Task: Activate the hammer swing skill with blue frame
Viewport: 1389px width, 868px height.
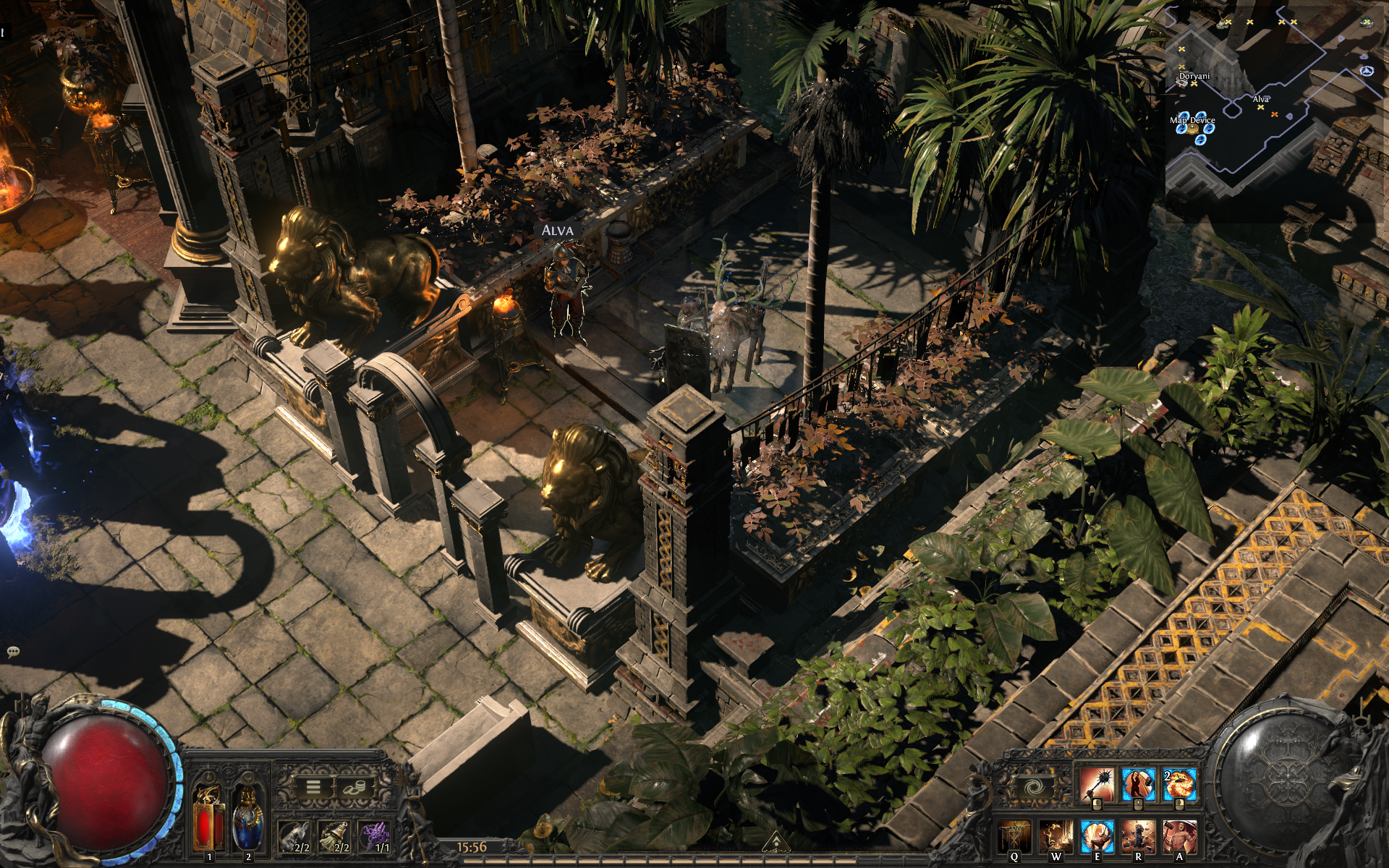Action: click(x=1138, y=786)
